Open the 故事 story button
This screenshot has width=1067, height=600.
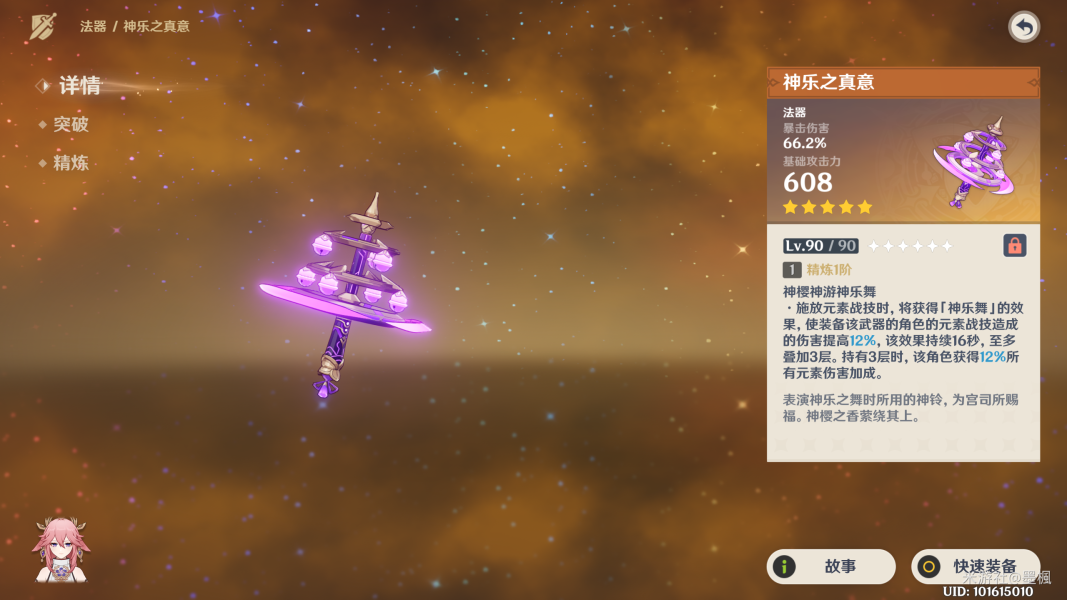pos(830,566)
